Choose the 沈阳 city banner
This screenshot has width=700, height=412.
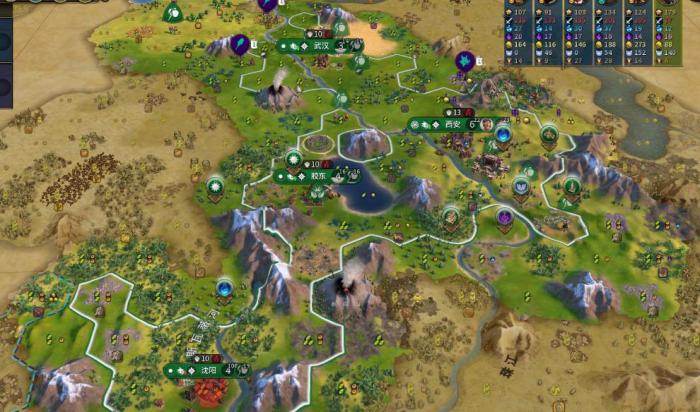(x=207, y=369)
